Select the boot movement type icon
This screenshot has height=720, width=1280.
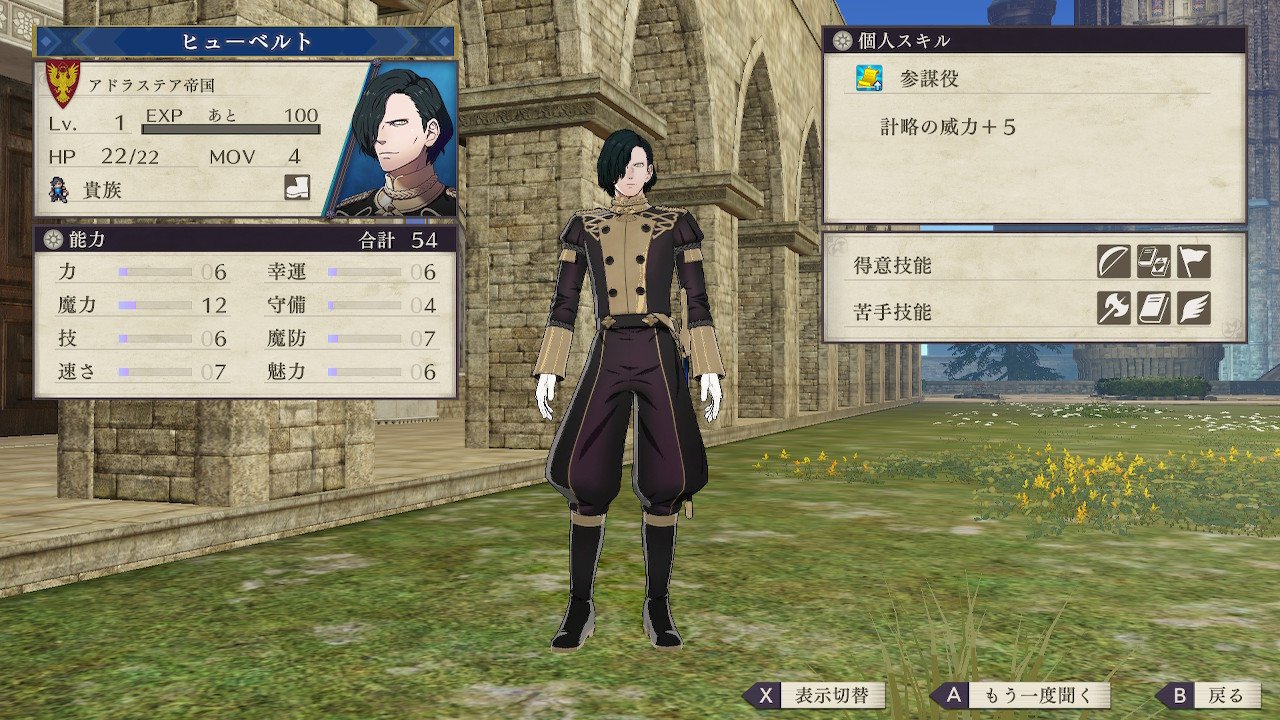click(297, 187)
